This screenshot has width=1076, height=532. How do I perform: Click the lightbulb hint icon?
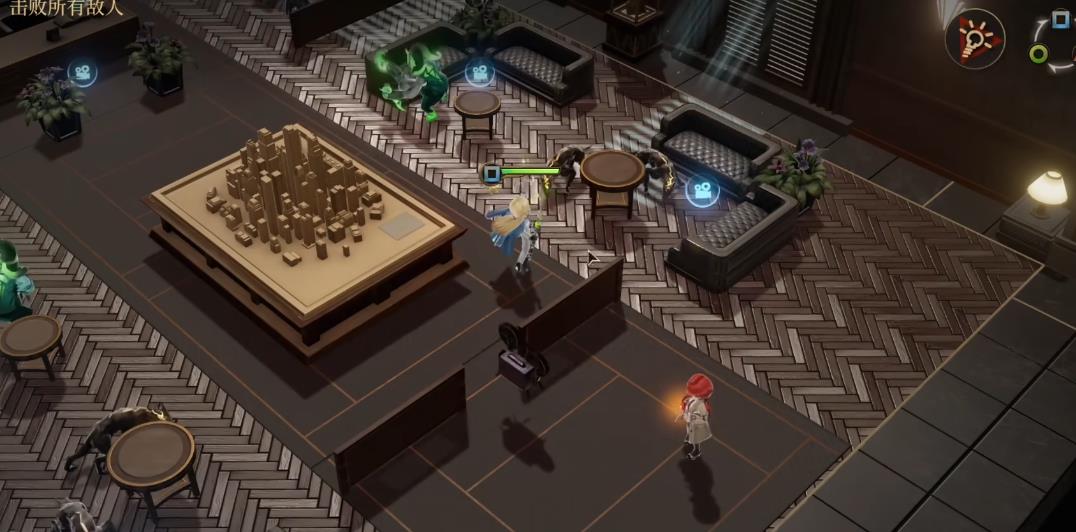pos(974,39)
